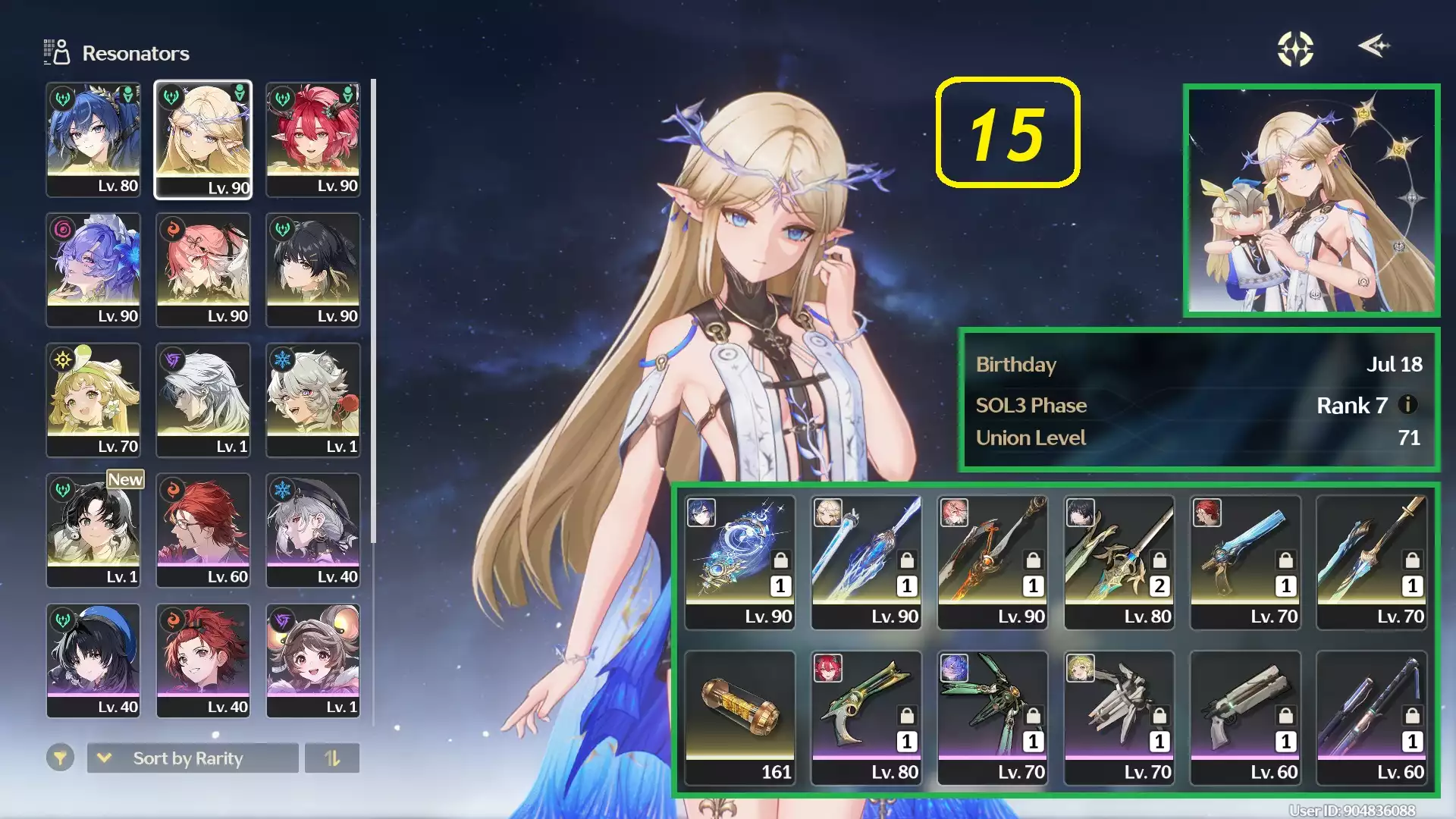Choose the pink-haired Lv. 90 resonator

click(202, 269)
